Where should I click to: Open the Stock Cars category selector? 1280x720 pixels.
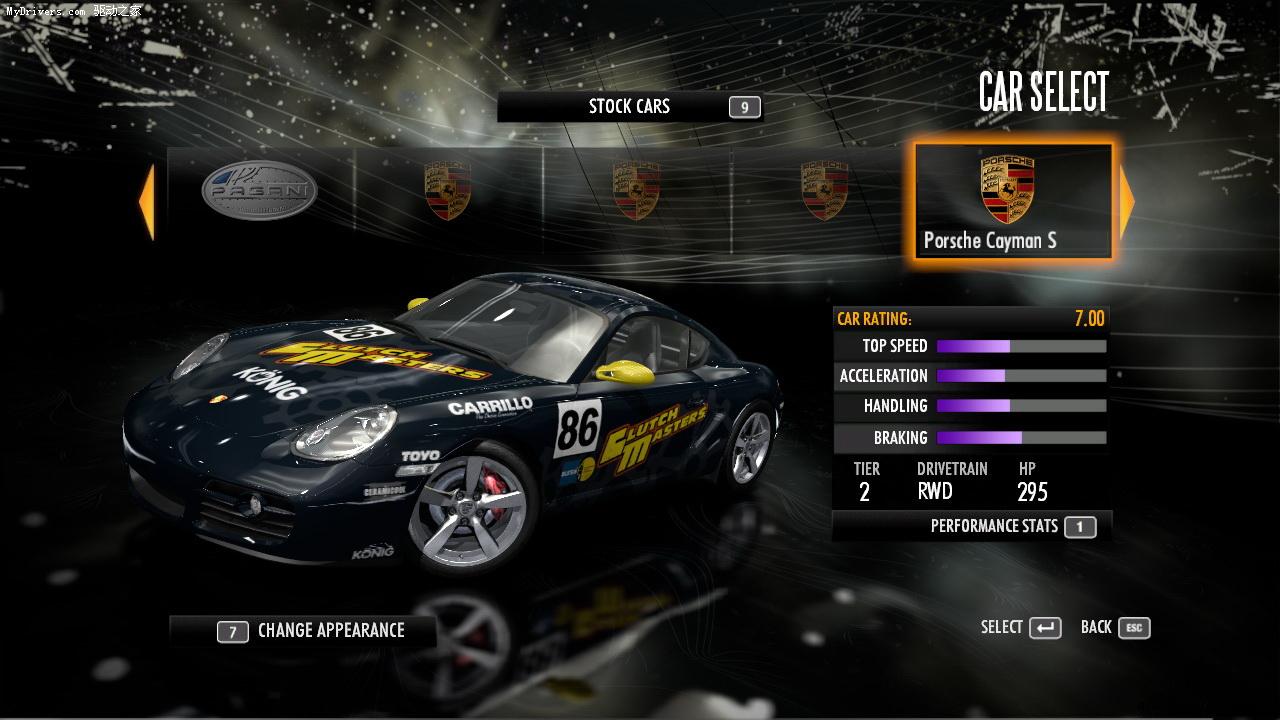click(x=630, y=107)
